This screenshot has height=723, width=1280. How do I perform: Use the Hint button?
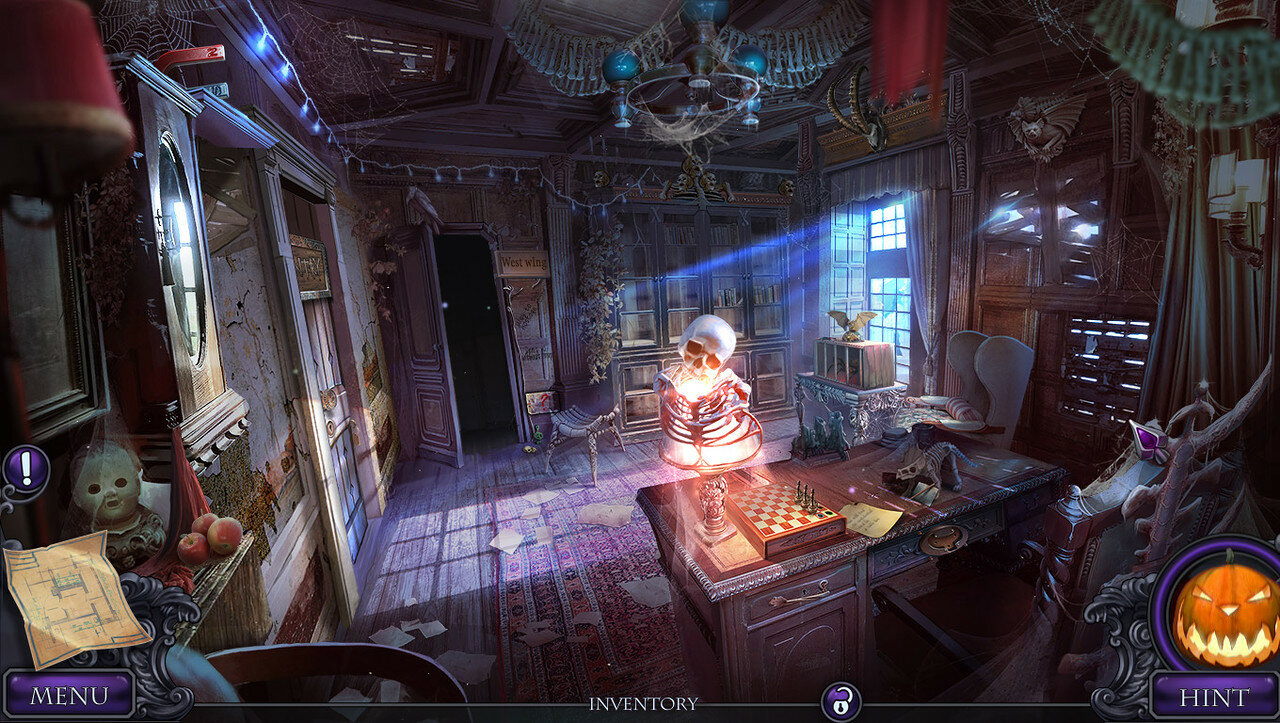(x=1213, y=697)
